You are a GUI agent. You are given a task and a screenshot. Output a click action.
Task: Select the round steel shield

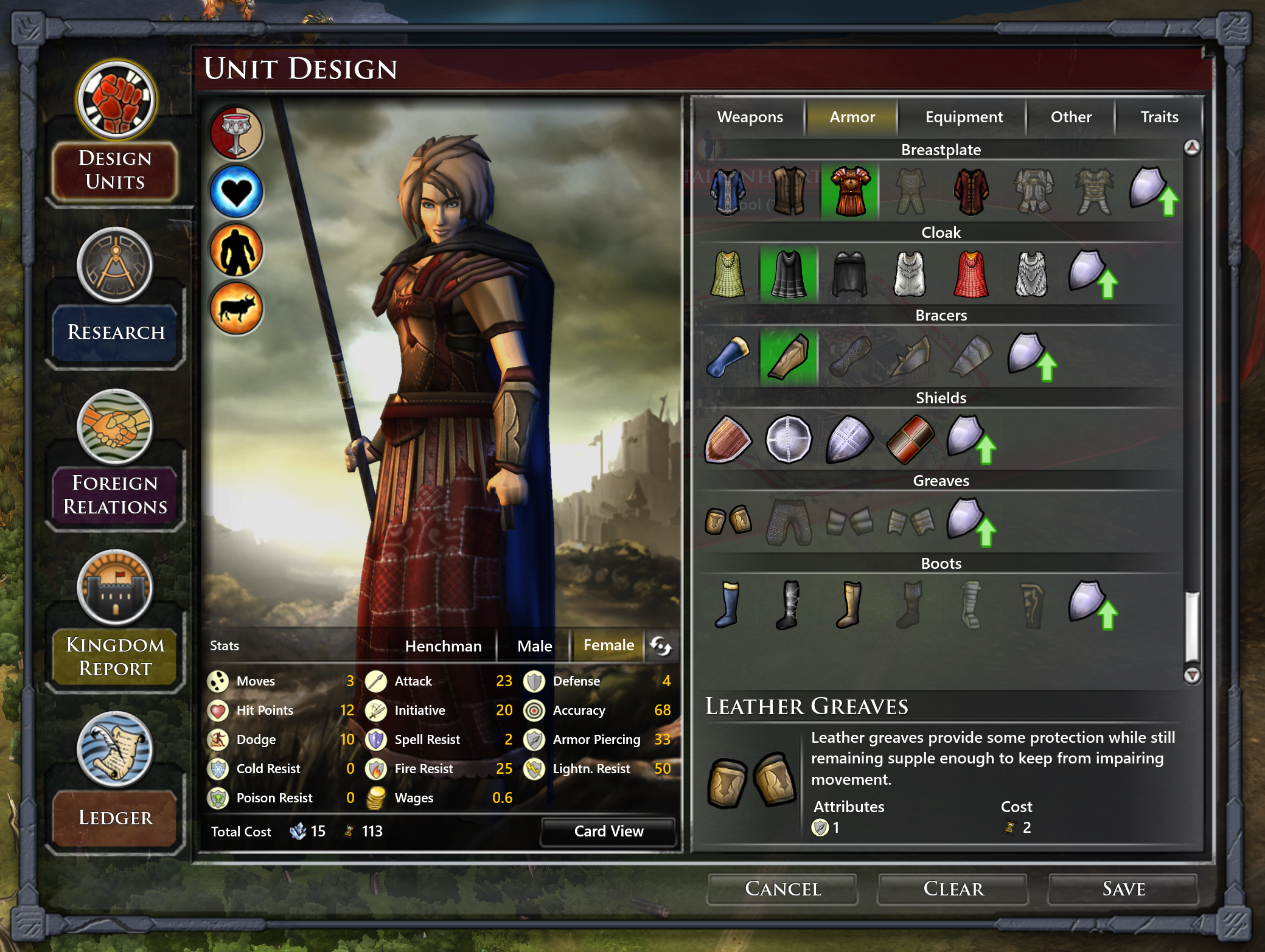click(x=788, y=439)
